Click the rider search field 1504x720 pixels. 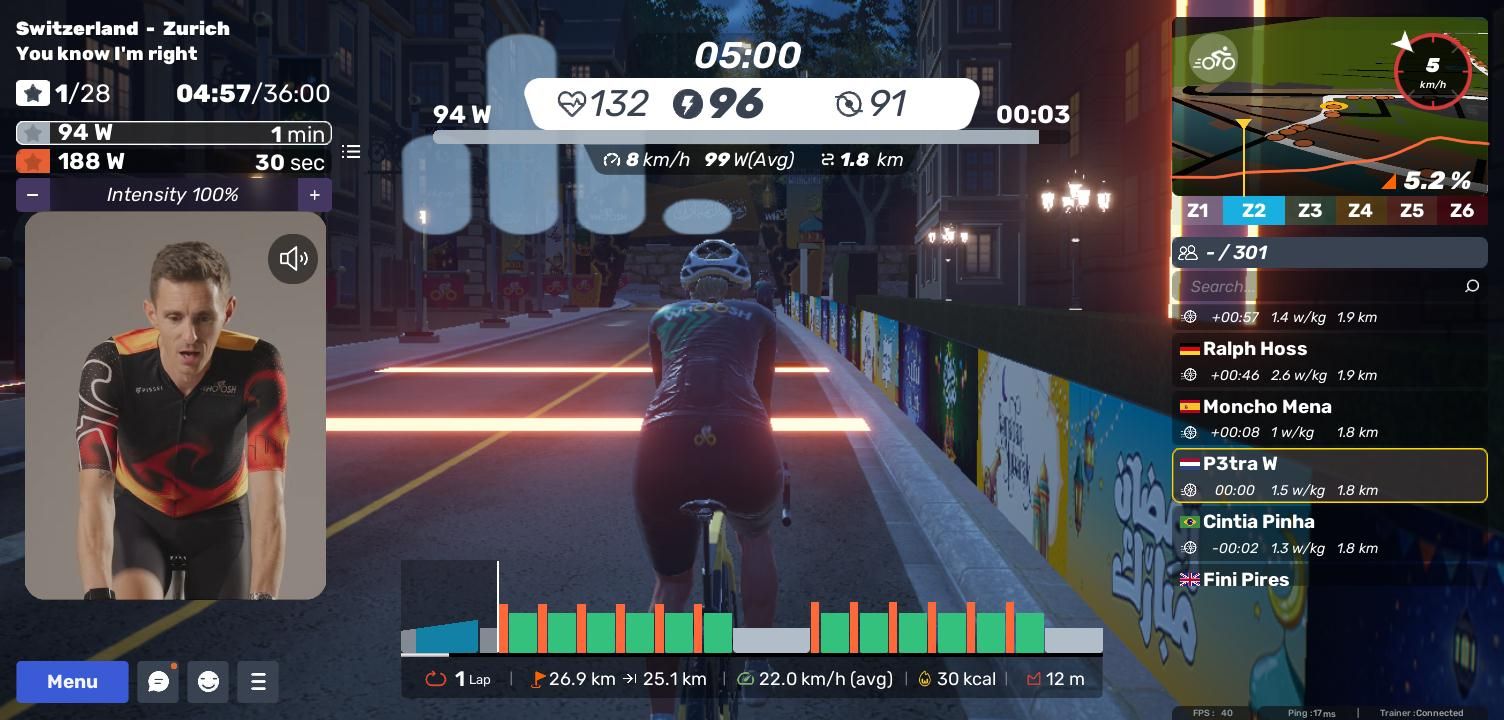coord(1320,287)
